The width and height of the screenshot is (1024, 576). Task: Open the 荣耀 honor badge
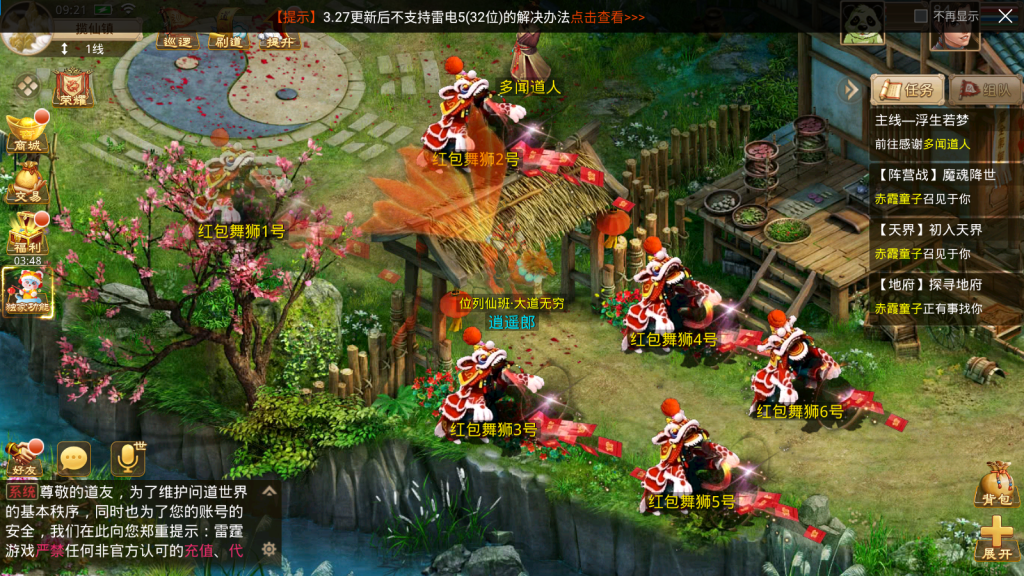(73, 87)
